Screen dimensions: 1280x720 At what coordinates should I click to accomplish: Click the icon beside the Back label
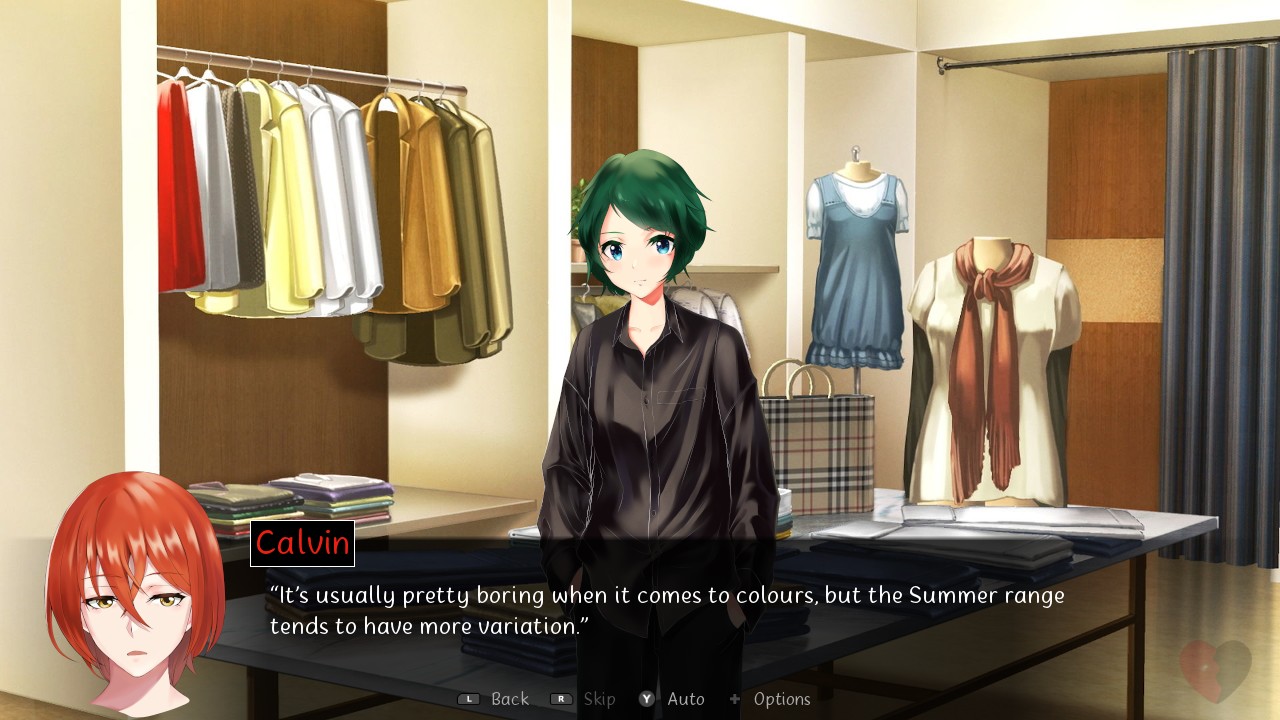tap(466, 699)
